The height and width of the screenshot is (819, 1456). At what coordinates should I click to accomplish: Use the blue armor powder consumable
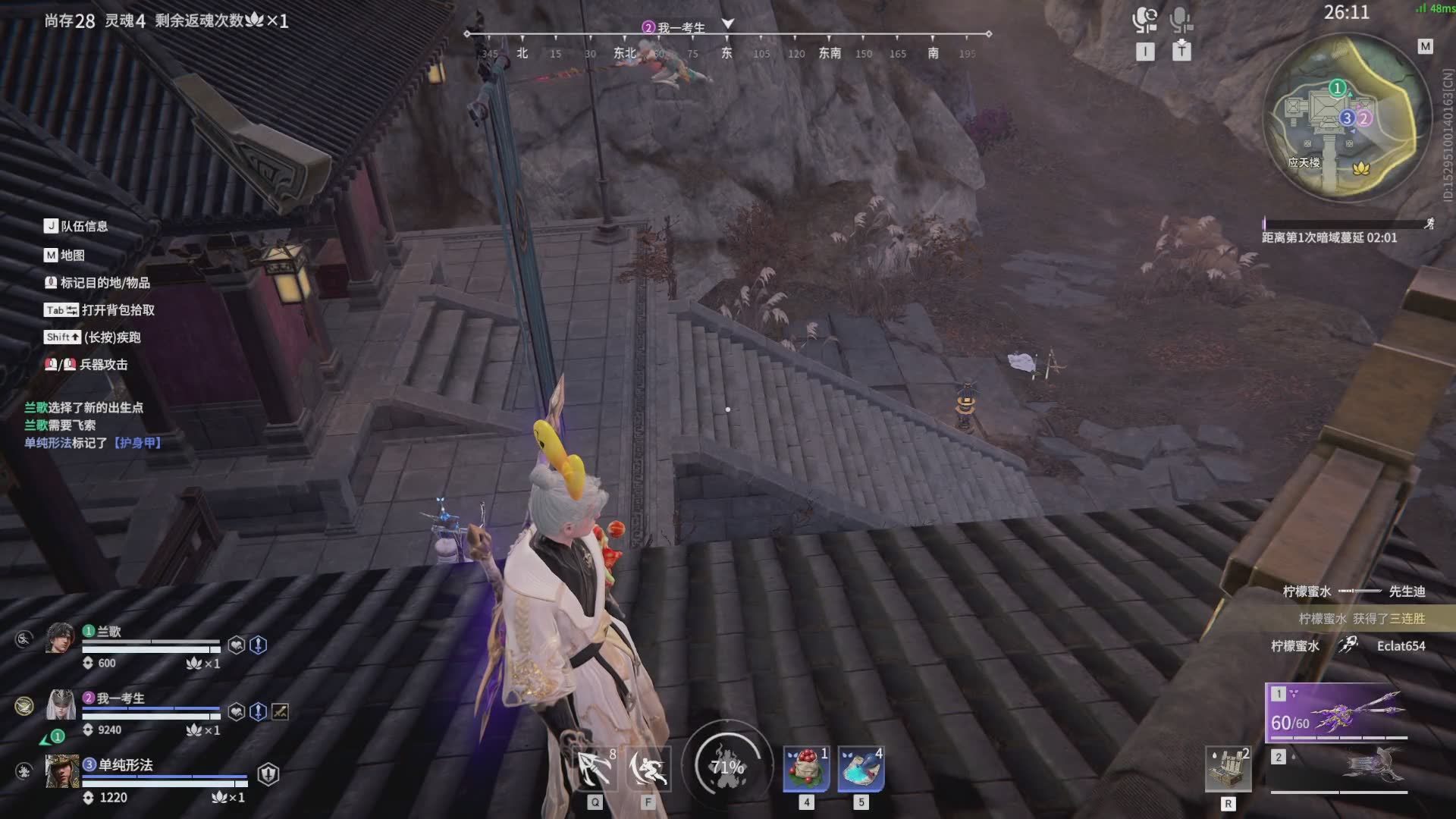861,768
